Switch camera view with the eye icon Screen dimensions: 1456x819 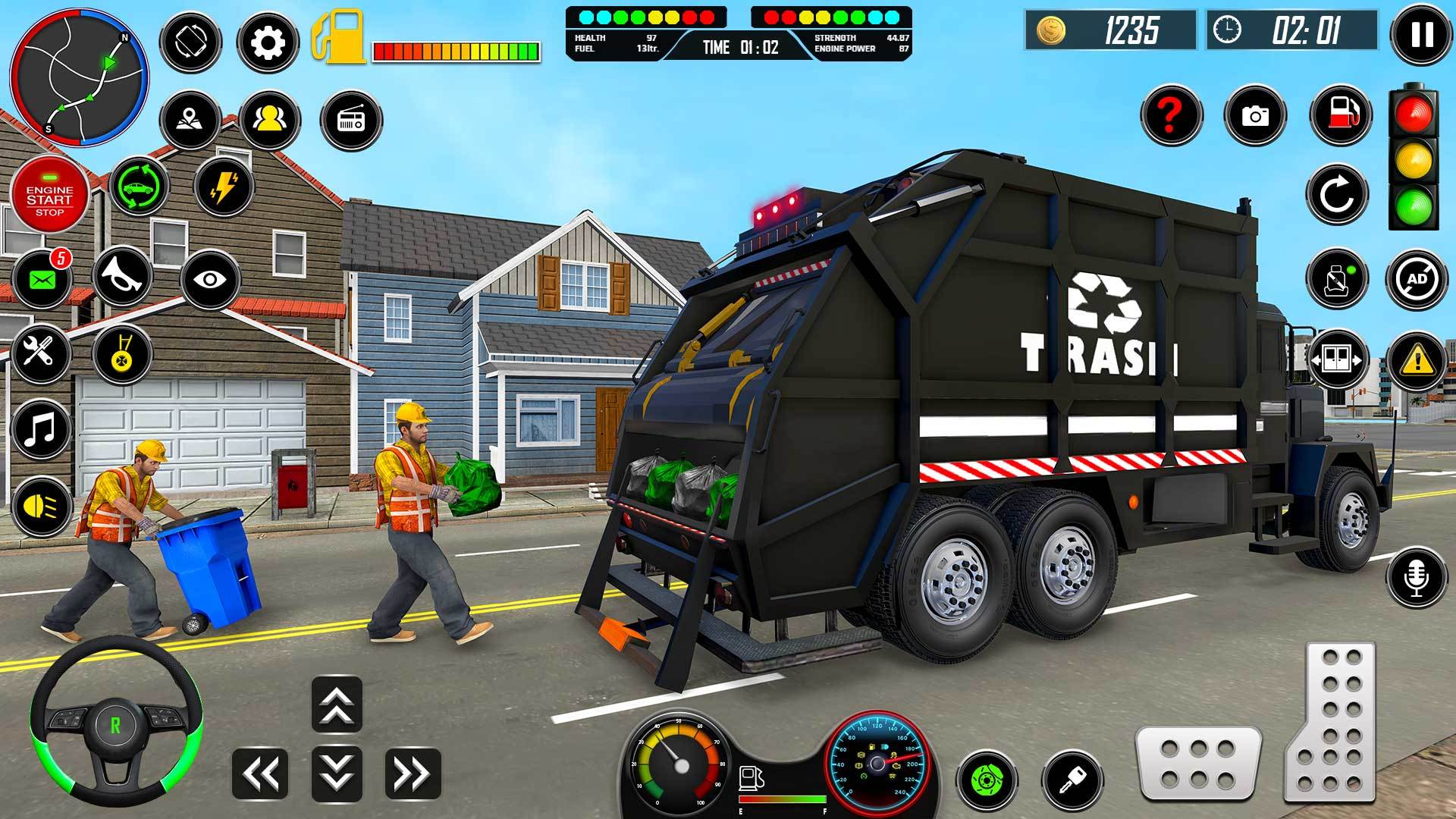210,280
